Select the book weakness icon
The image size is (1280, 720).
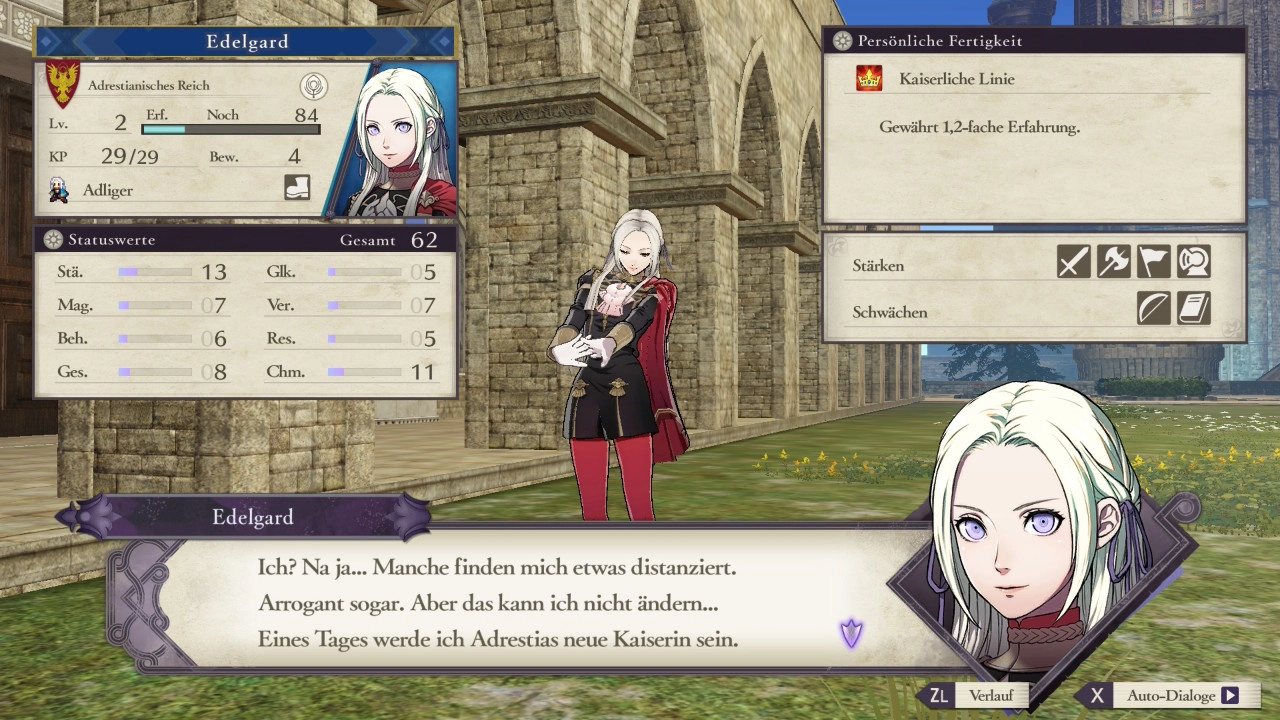pyautogui.click(x=1193, y=309)
